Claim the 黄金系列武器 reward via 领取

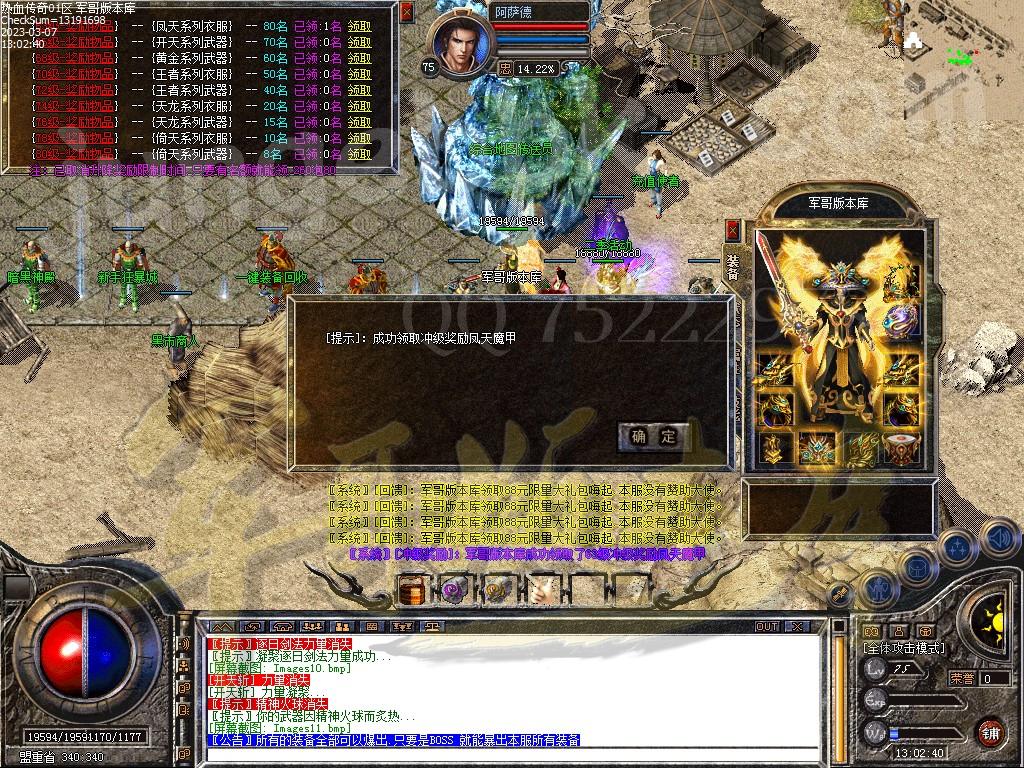point(359,58)
